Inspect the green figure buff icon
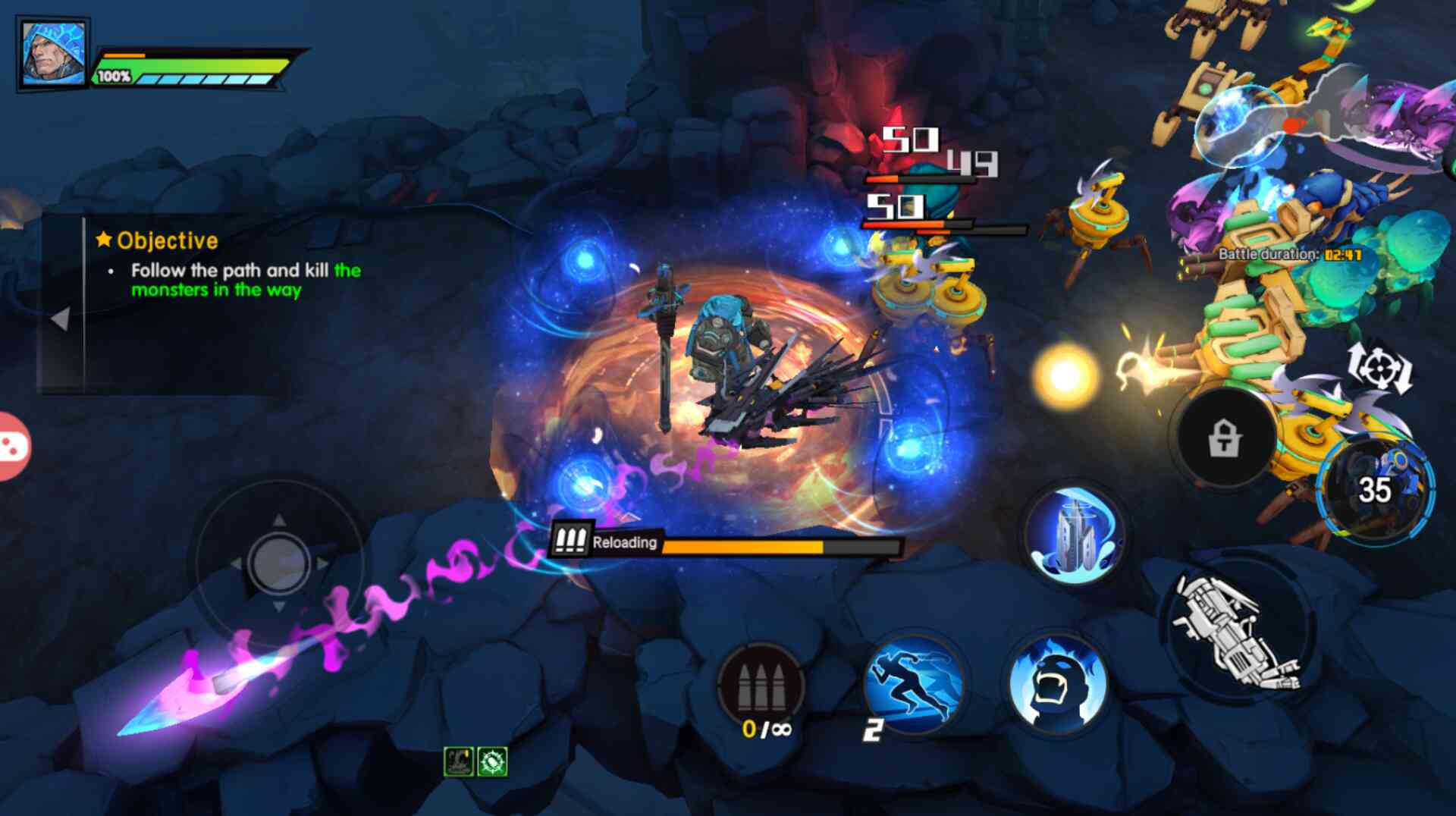1456x816 pixels. (458, 761)
